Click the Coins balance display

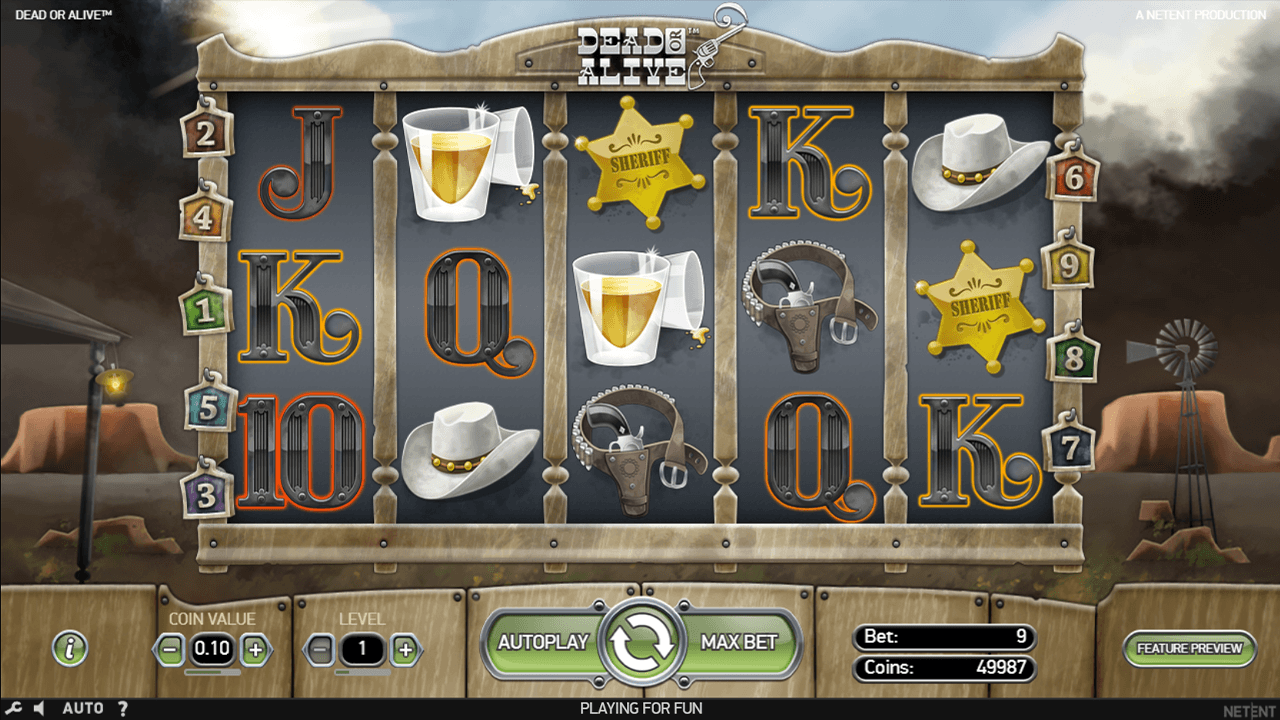[x=941, y=668]
